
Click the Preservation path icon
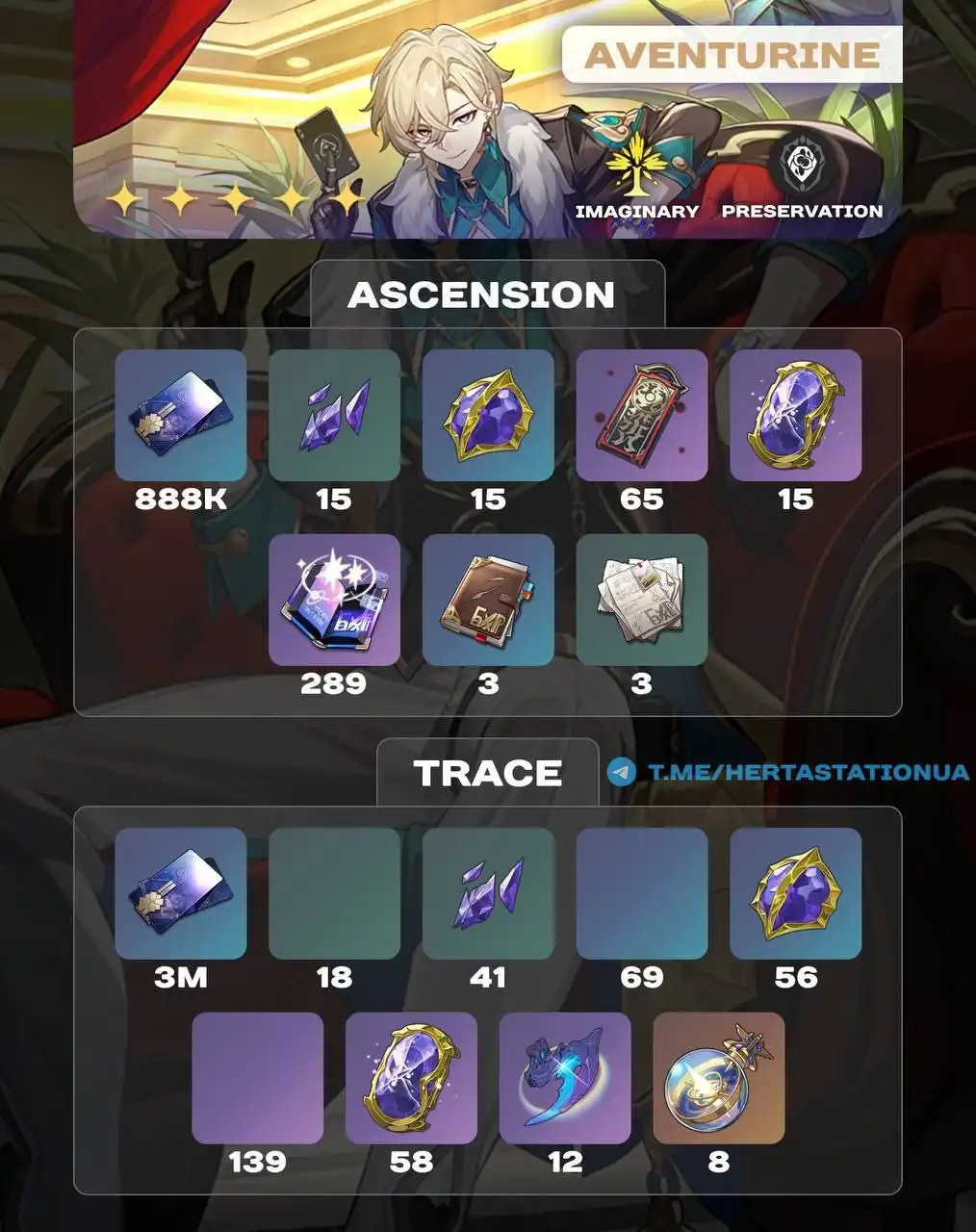(x=801, y=166)
